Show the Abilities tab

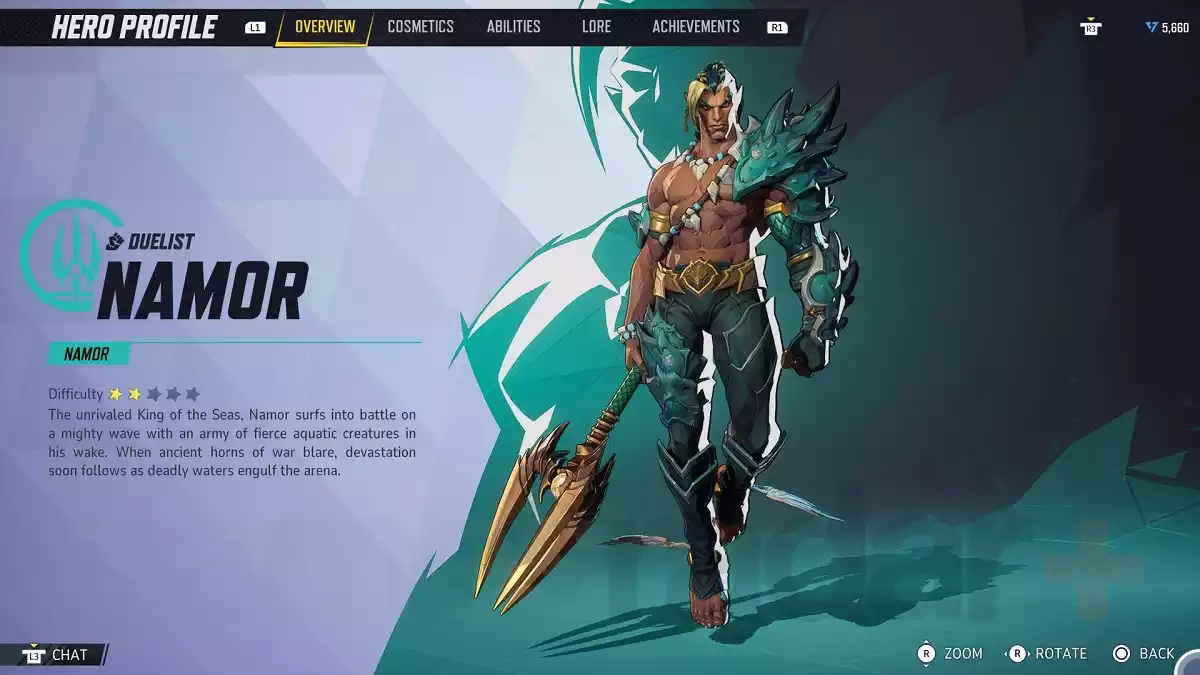click(x=513, y=27)
